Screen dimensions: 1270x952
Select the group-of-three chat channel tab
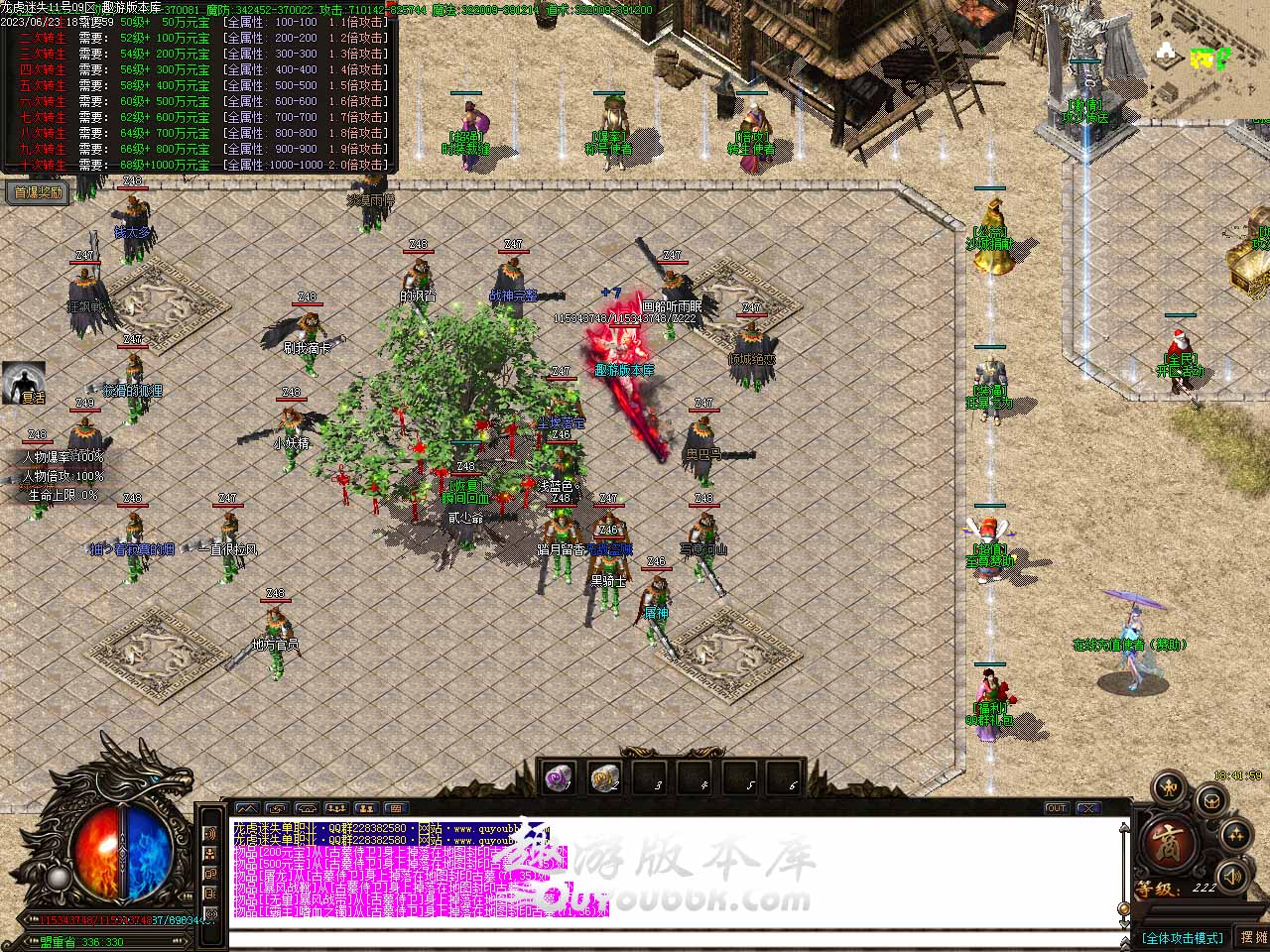click(x=336, y=808)
